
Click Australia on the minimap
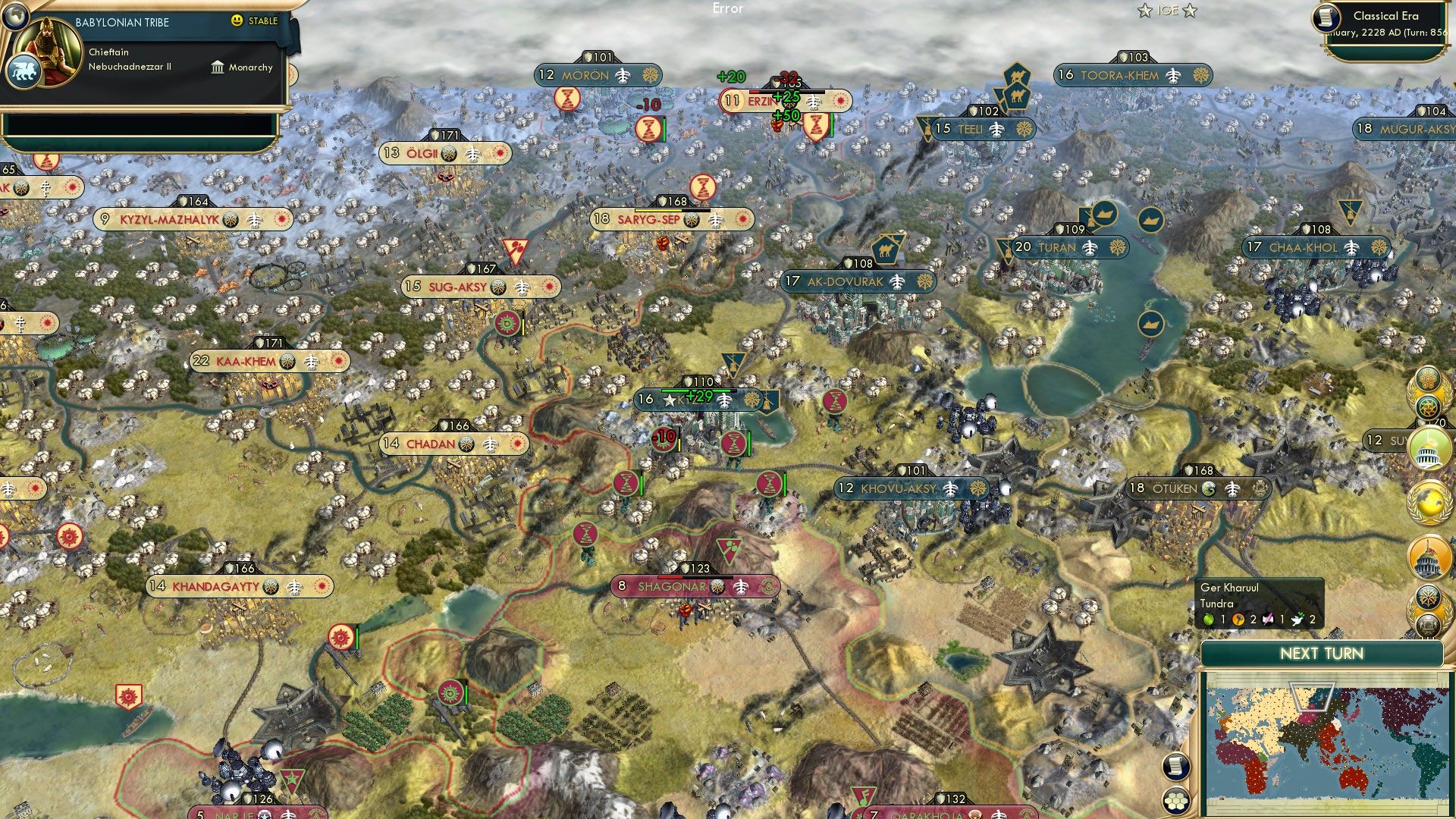click(1352, 779)
